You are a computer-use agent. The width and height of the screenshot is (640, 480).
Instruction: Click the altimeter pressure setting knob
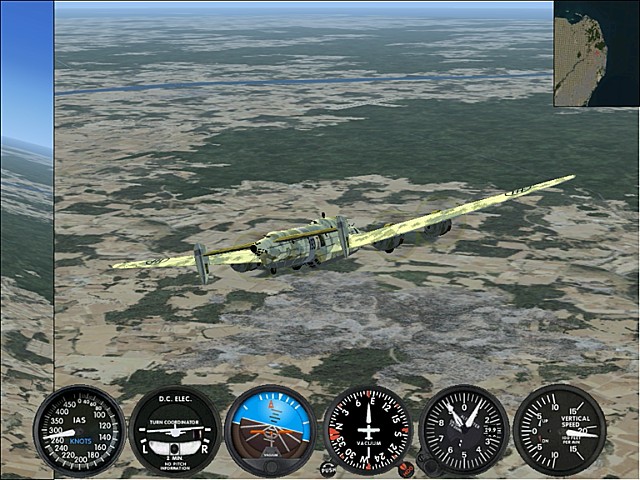426,465
